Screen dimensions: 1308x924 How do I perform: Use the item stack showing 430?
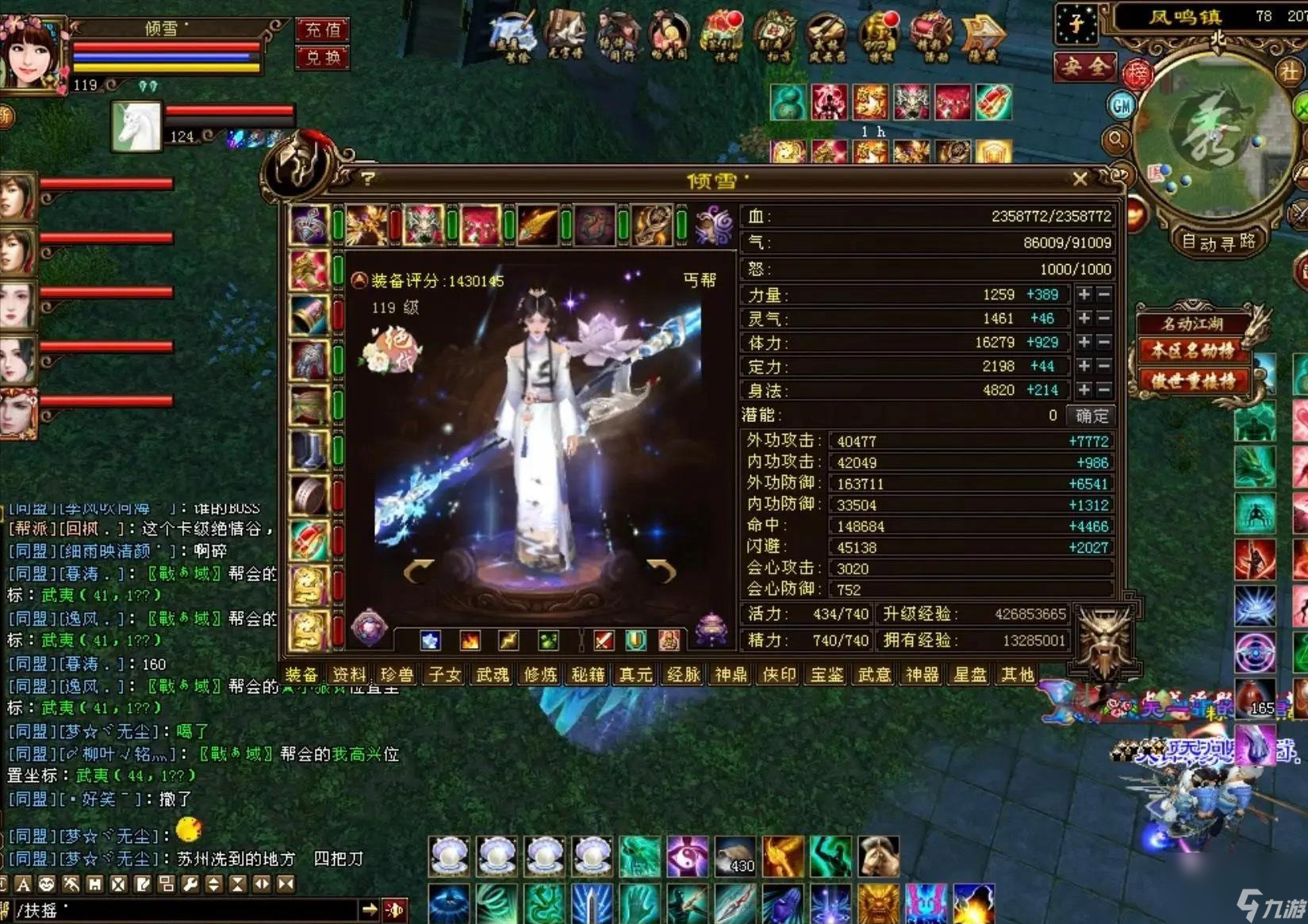click(735, 857)
